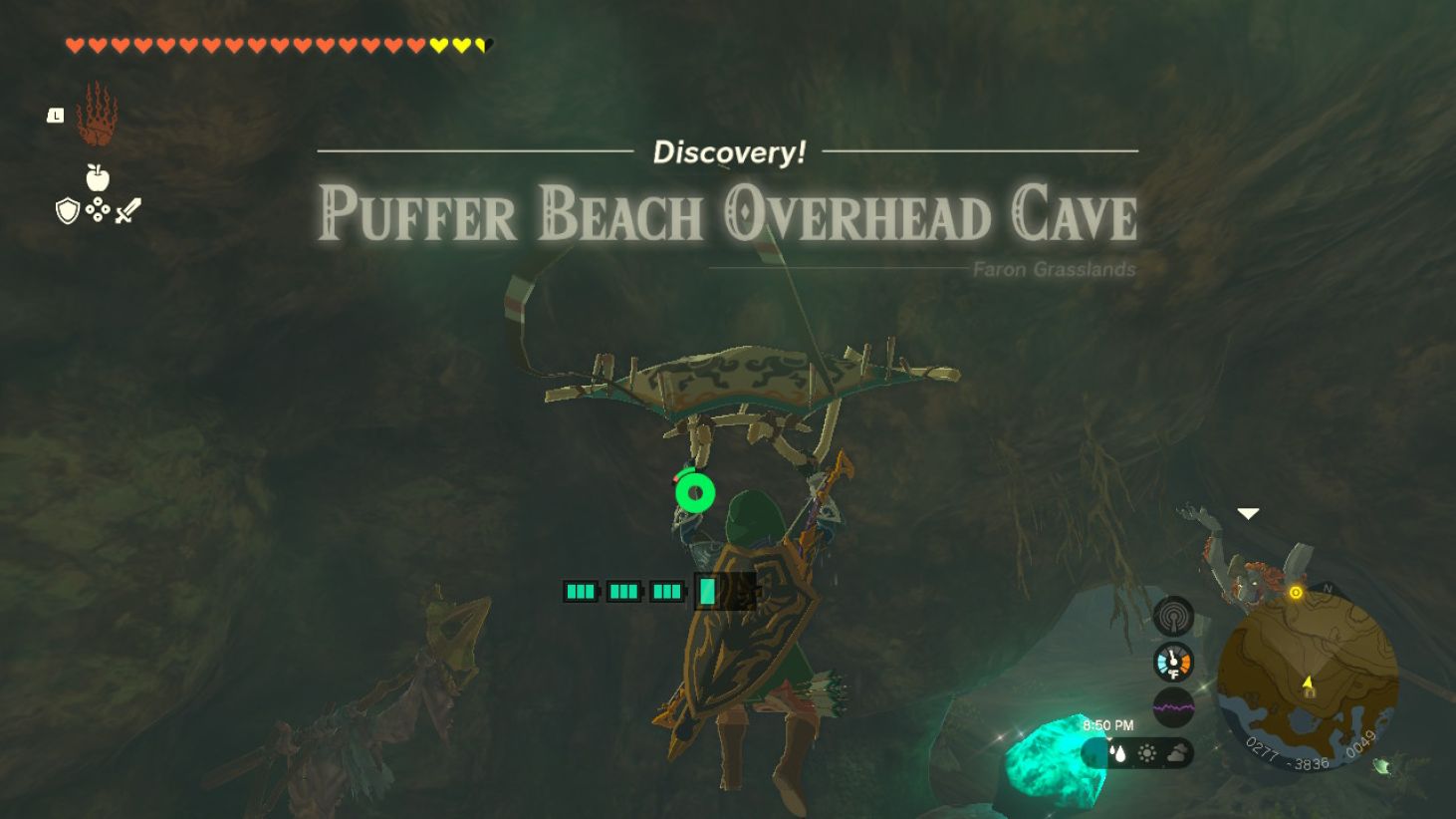
Task: Select the sun icon in weather forecast
Action: click(1146, 753)
